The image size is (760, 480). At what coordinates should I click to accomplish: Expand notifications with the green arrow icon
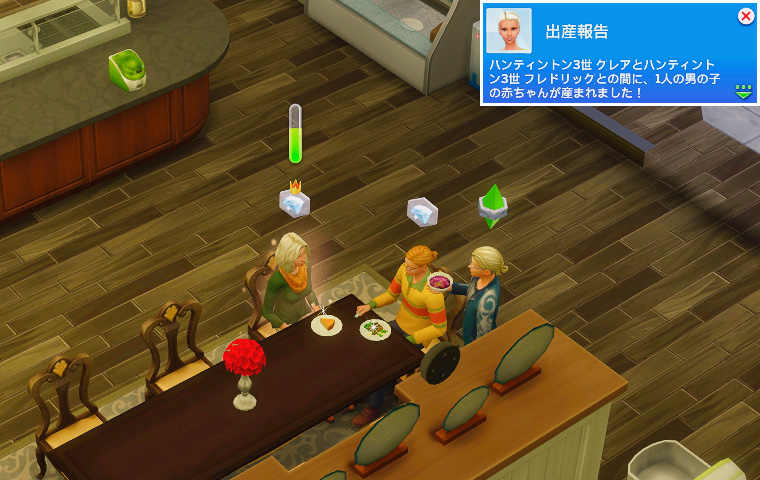click(743, 91)
